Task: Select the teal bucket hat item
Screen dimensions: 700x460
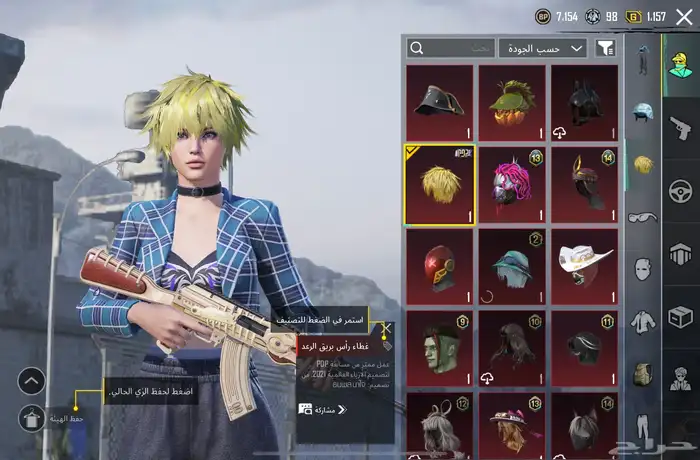Action: (x=512, y=266)
